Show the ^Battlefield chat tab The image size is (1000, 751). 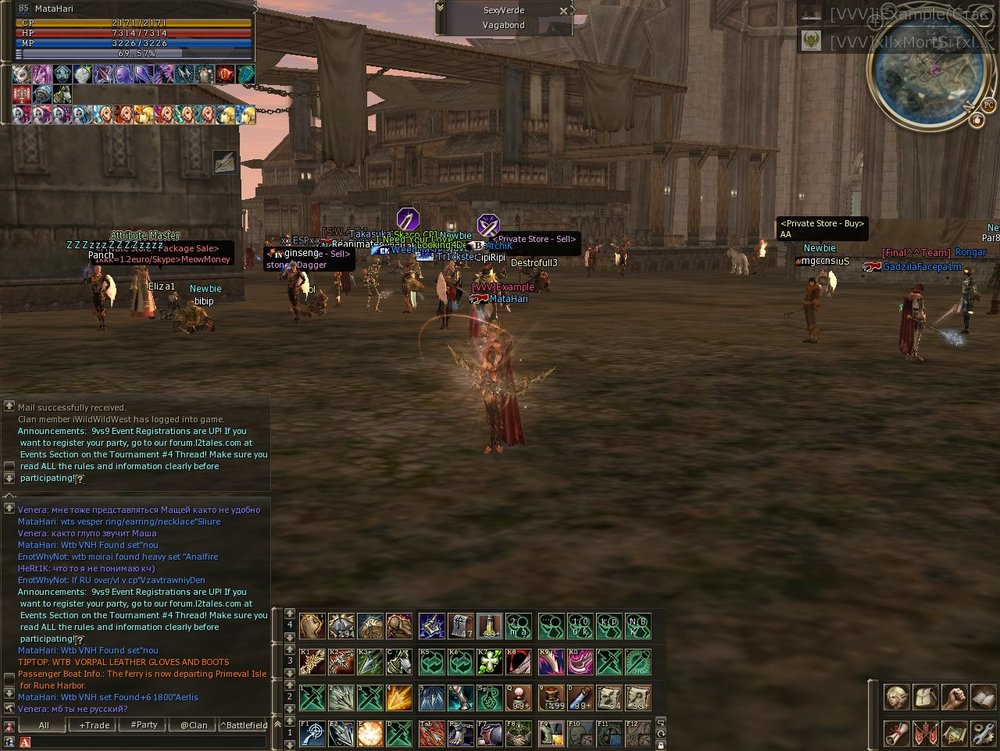coord(243,725)
